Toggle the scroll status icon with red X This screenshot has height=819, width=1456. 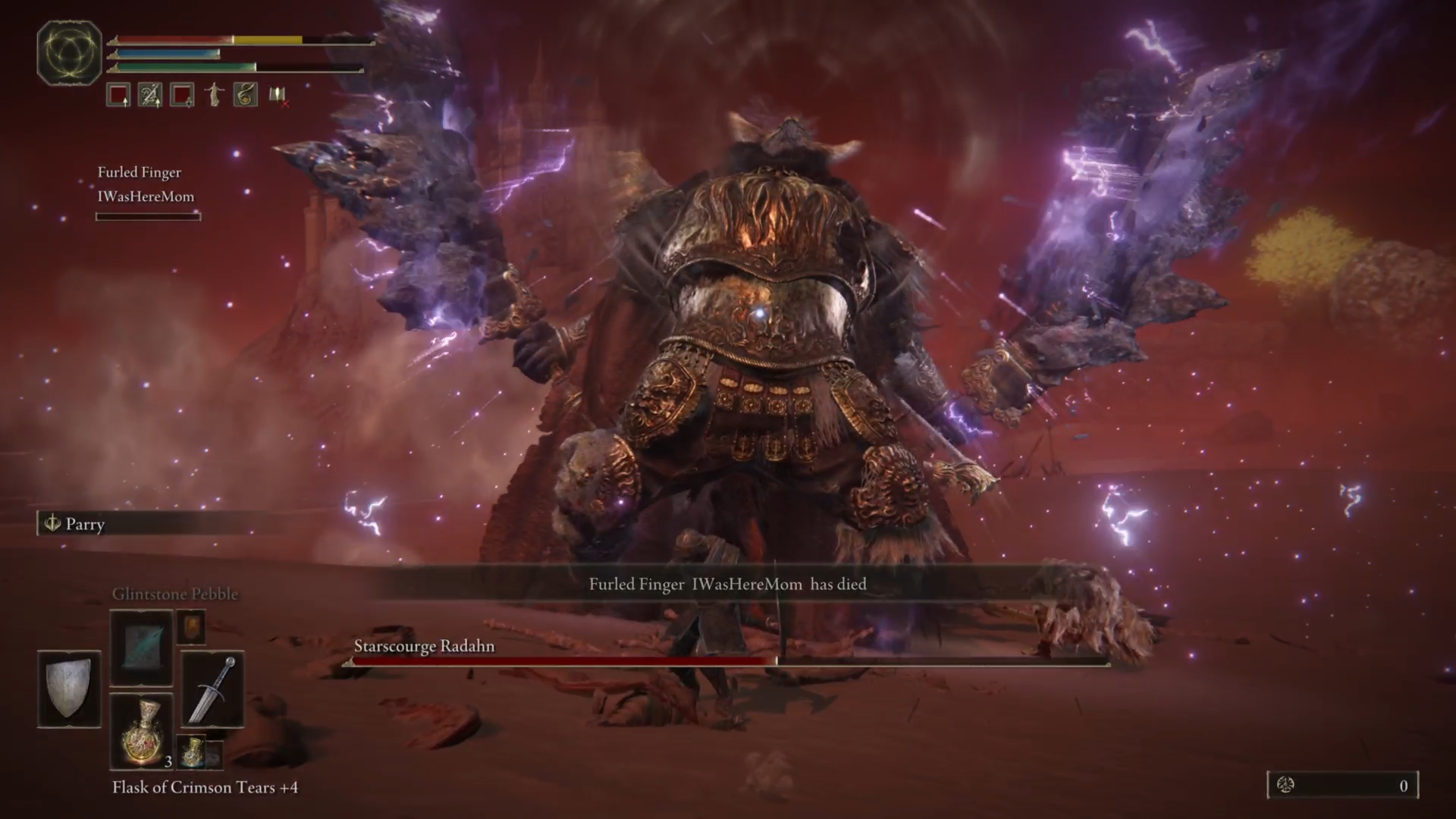[x=276, y=95]
